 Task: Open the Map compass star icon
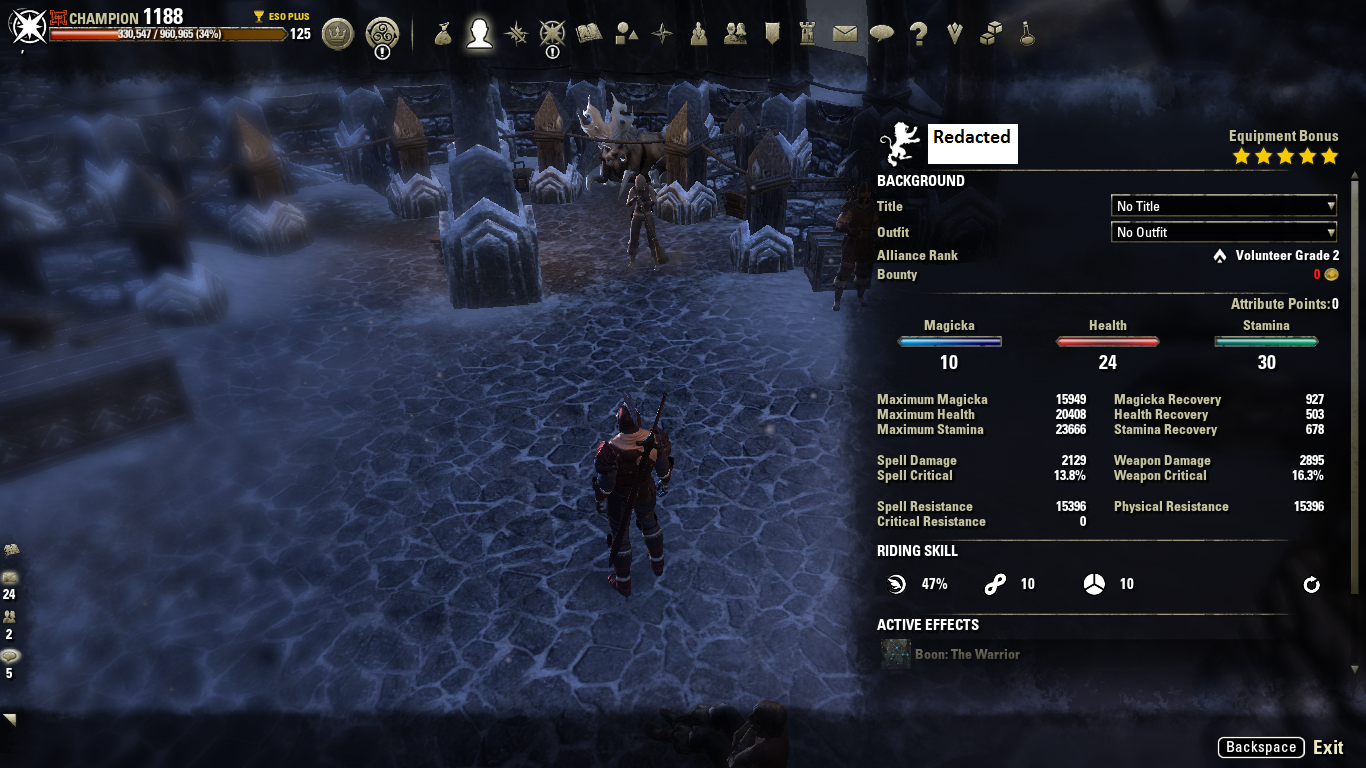662,35
